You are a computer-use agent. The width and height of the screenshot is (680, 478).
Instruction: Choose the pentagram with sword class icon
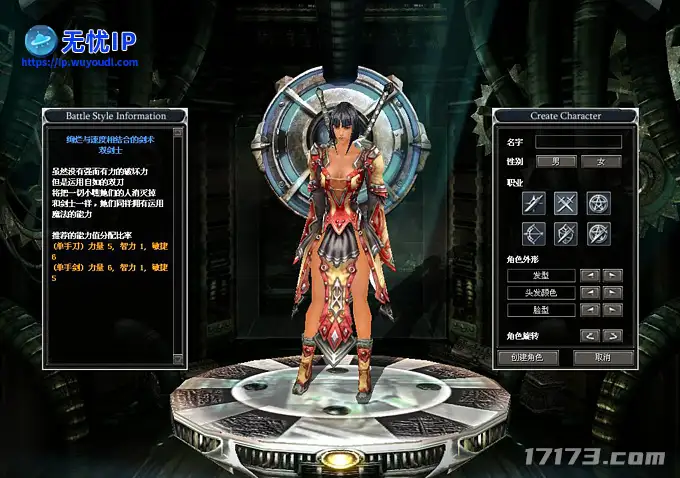(599, 234)
